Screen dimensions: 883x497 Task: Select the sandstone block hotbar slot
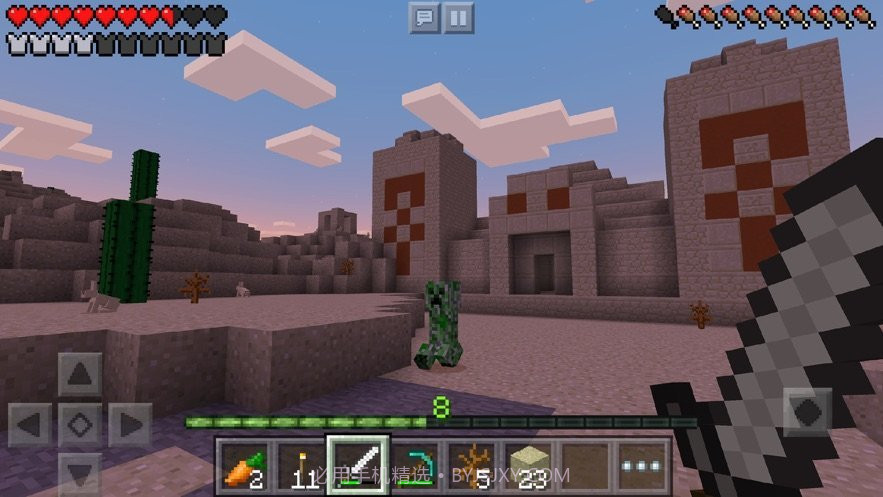[528, 466]
